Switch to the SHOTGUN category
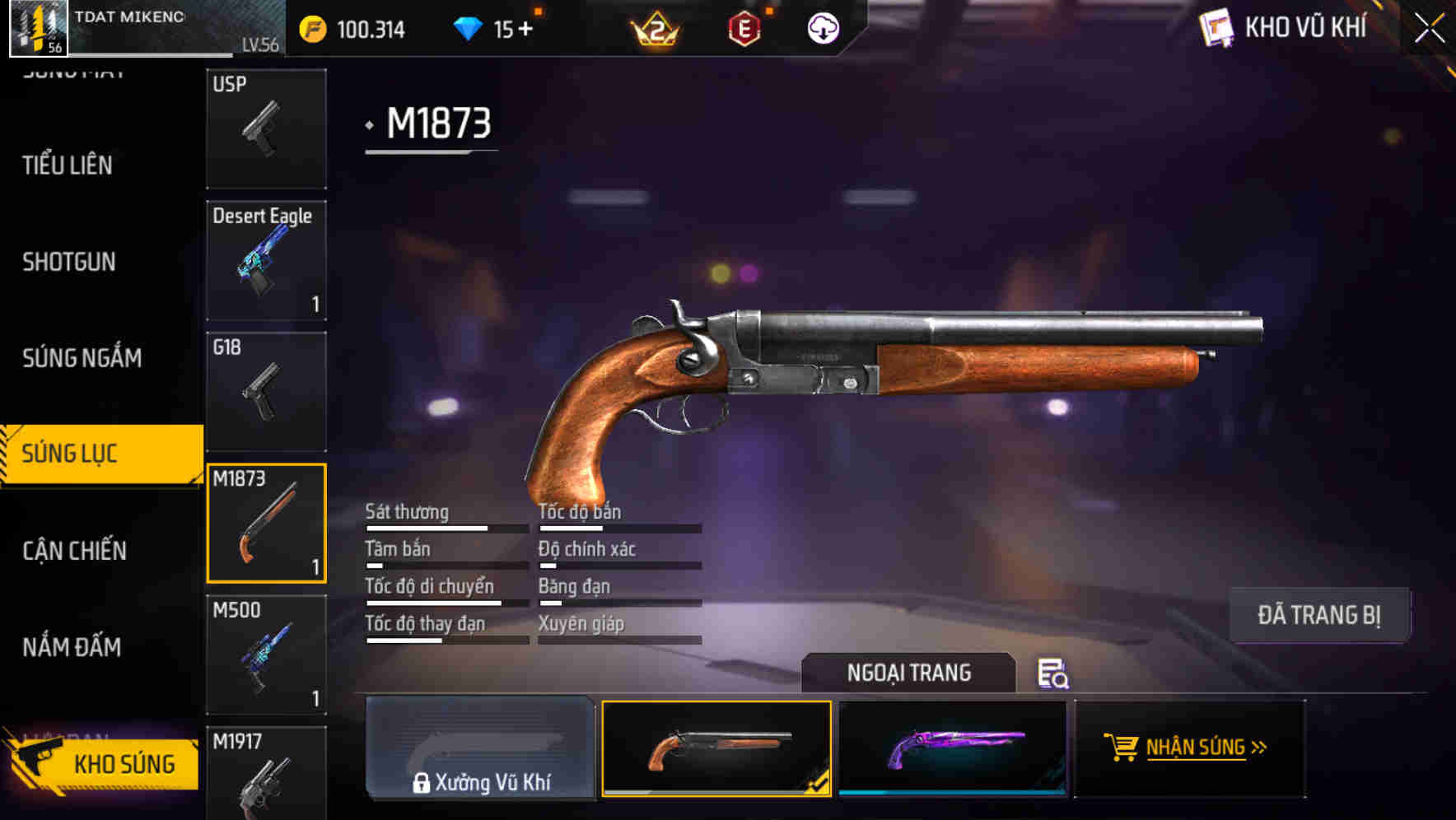This screenshot has height=820, width=1456. click(69, 262)
